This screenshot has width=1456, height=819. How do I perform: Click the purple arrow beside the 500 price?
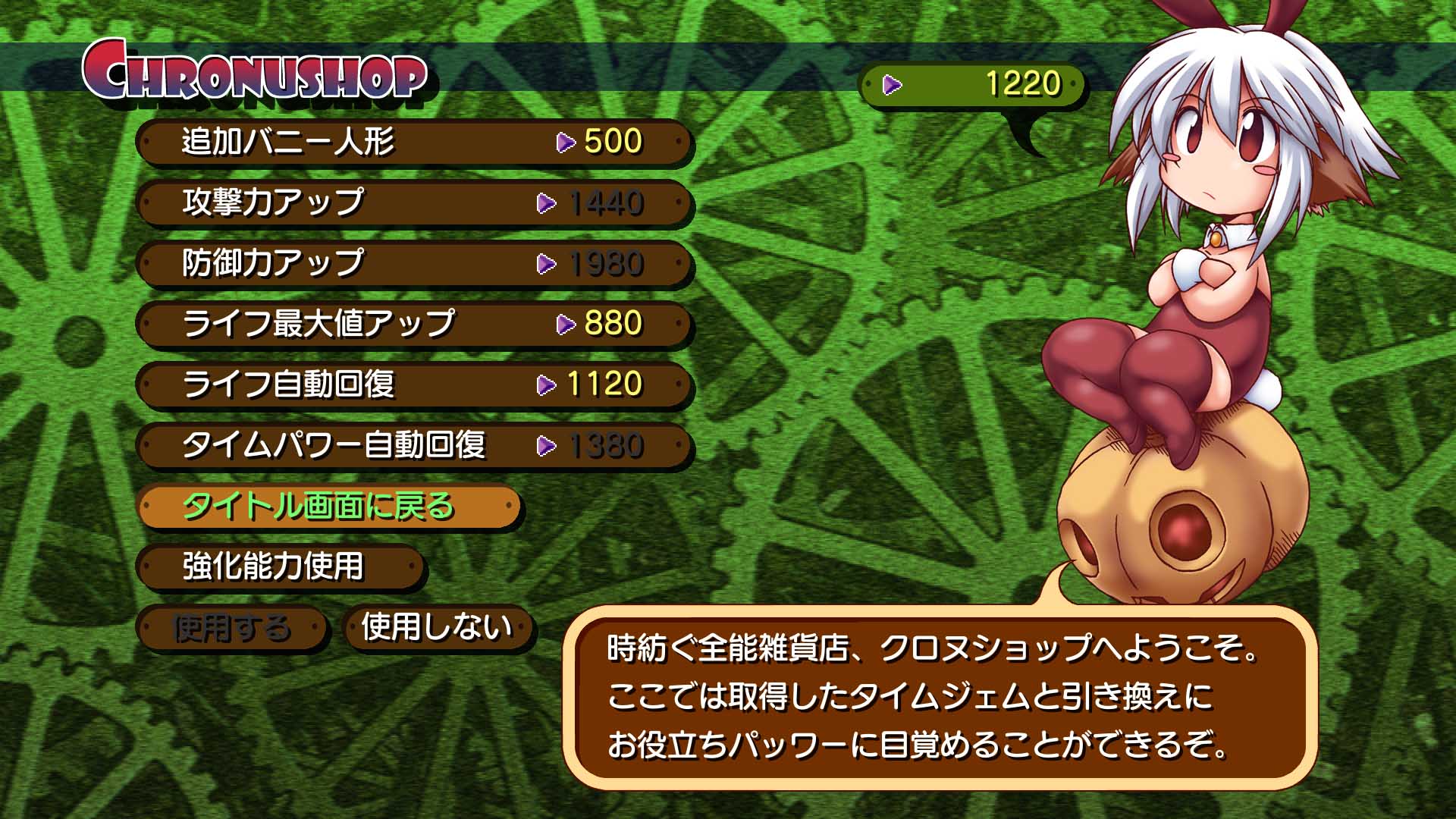(x=565, y=141)
